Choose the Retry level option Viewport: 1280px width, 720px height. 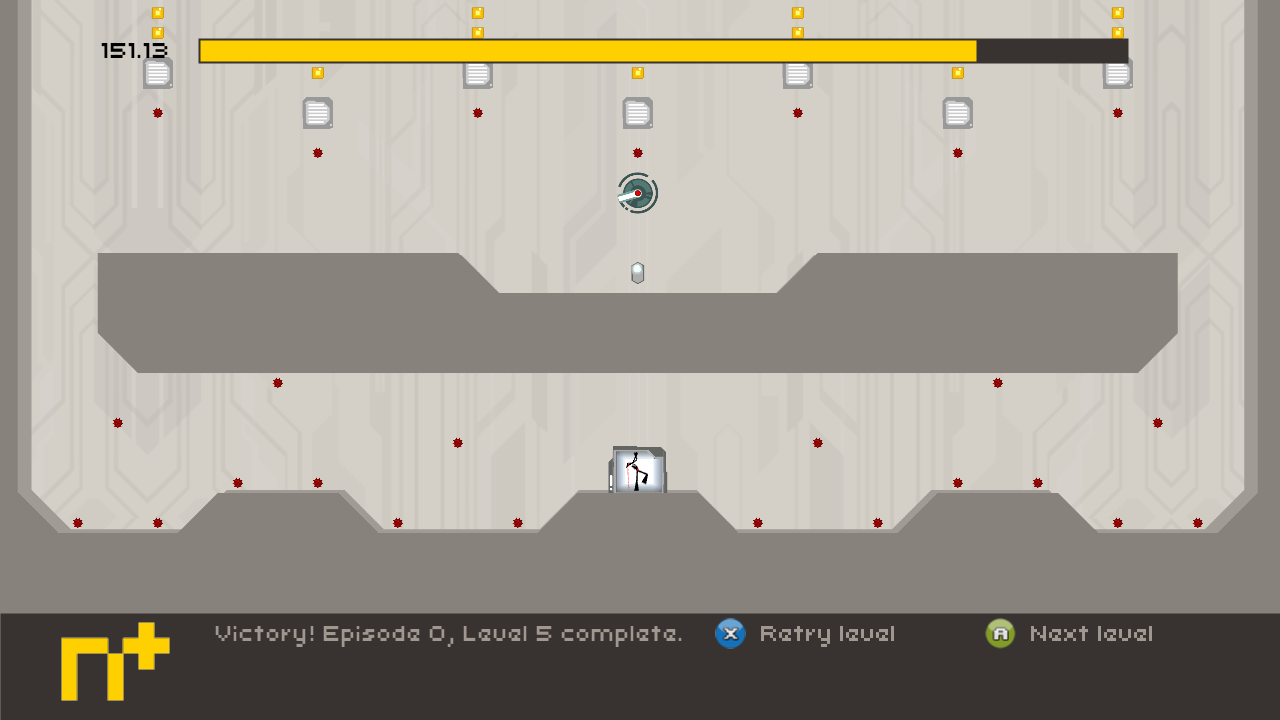coord(806,634)
